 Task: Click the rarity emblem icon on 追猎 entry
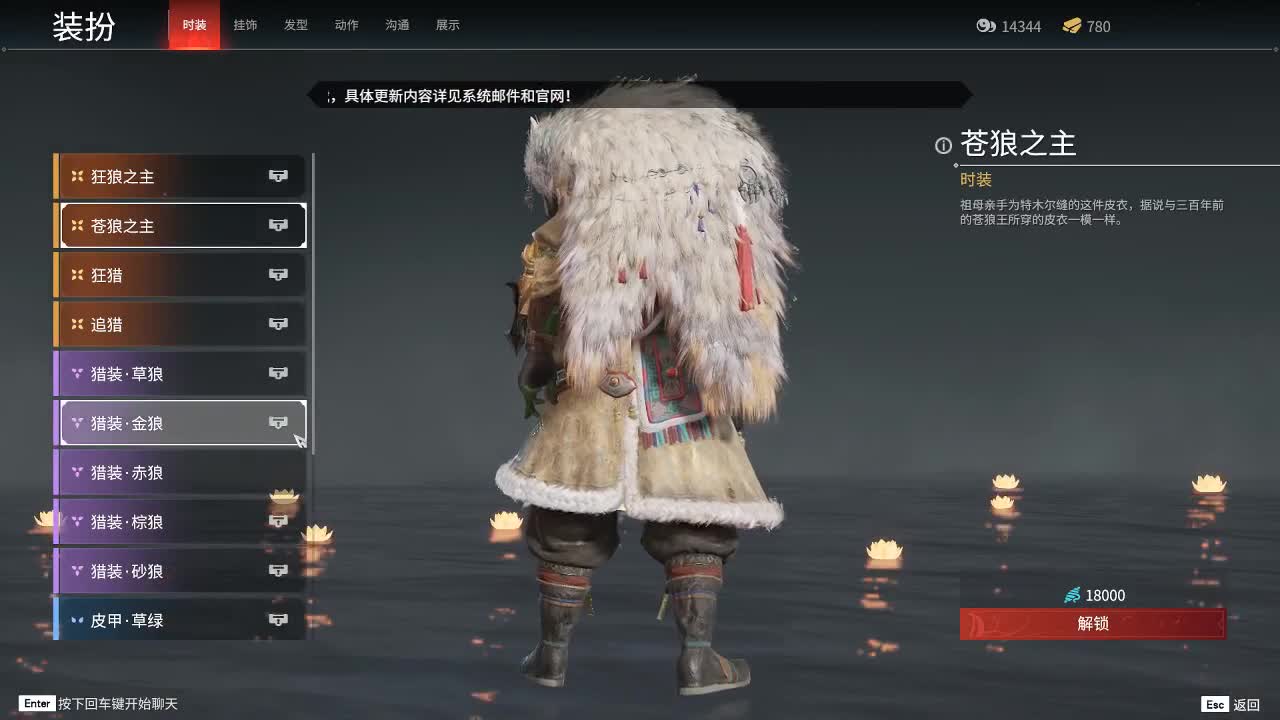point(77,324)
